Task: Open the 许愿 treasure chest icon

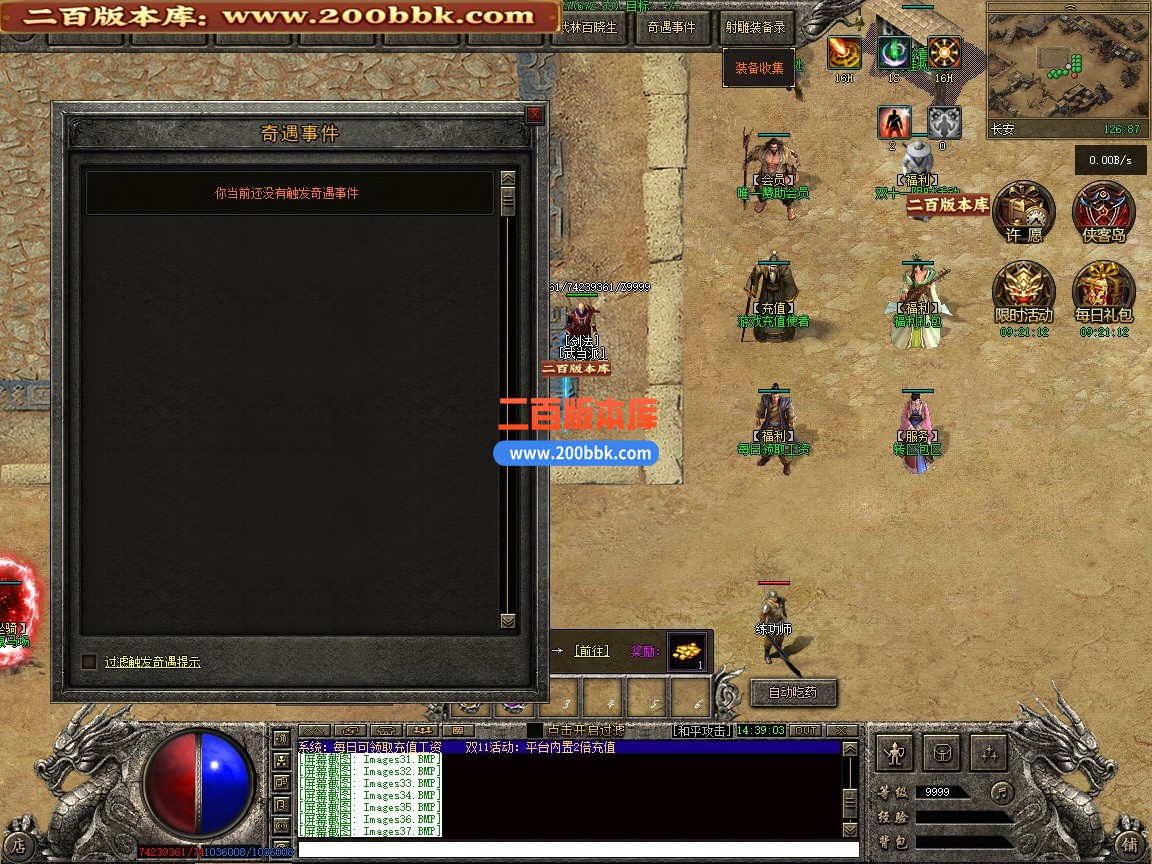Action: (1023, 212)
